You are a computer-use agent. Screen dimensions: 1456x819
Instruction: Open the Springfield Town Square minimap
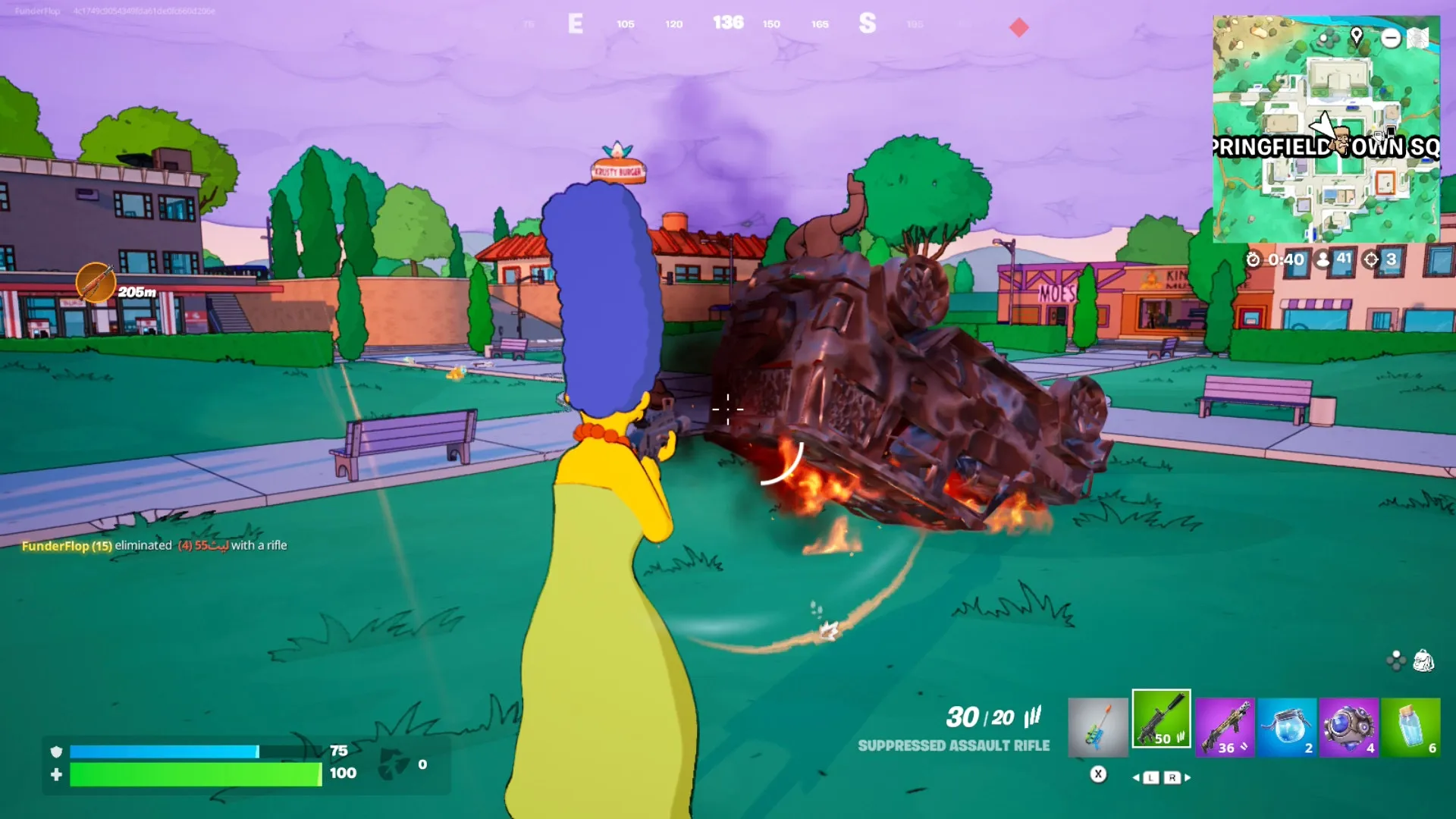point(1326,129)
